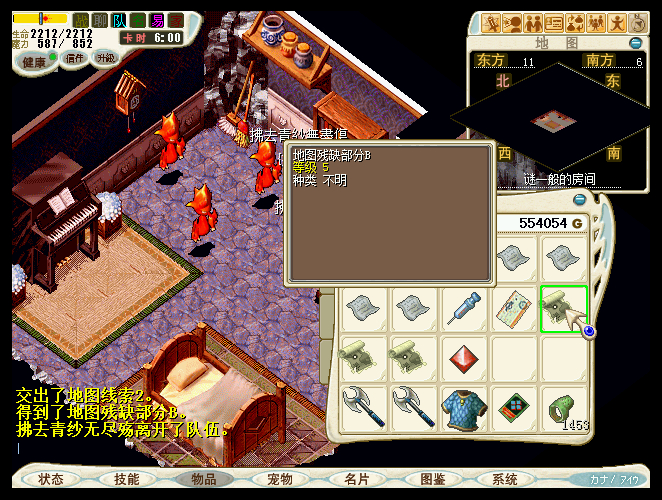Open the 信件 mail button

click(75, 59)
